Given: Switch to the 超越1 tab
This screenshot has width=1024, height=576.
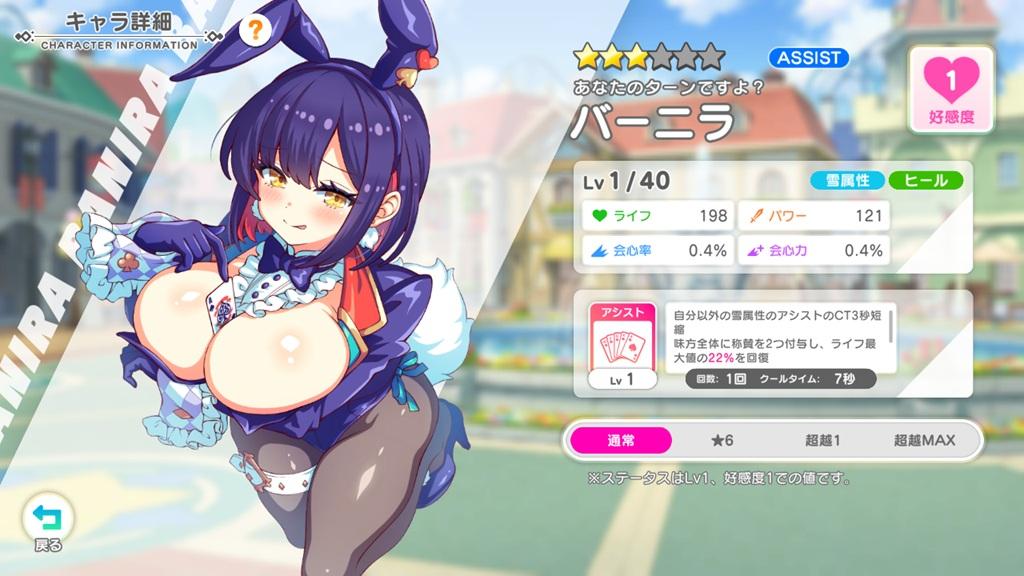Looking at the screenshot, I should click(822, 440).
